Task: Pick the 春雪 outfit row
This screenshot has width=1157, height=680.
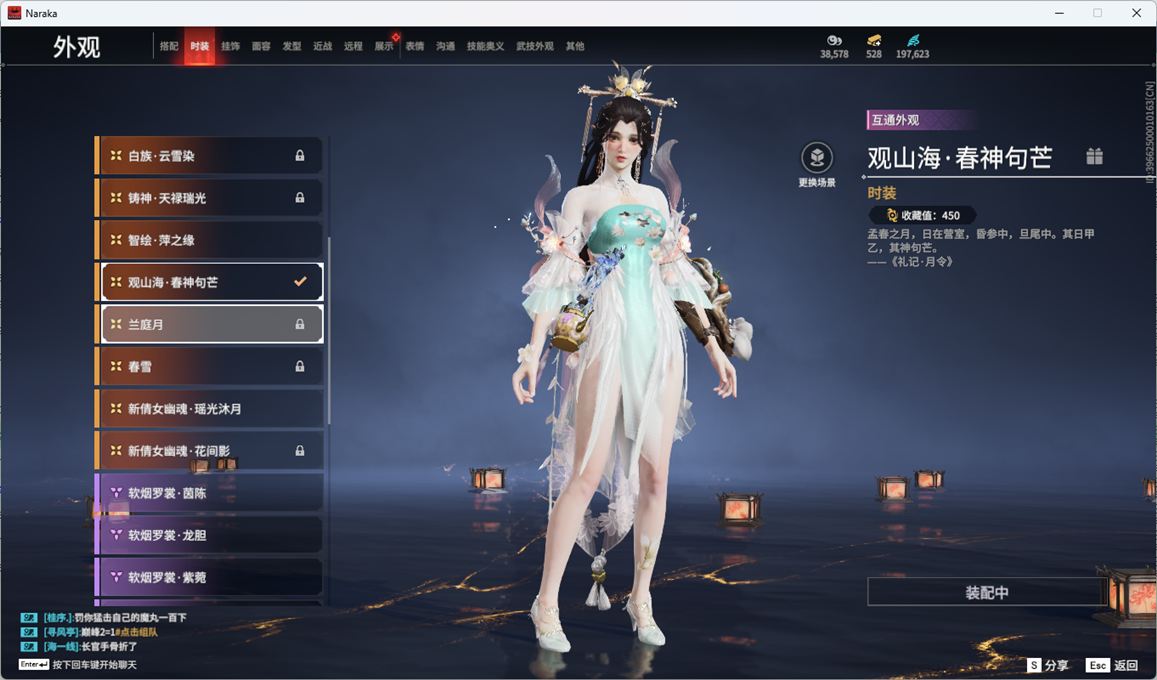Action: tap(210, 367)
